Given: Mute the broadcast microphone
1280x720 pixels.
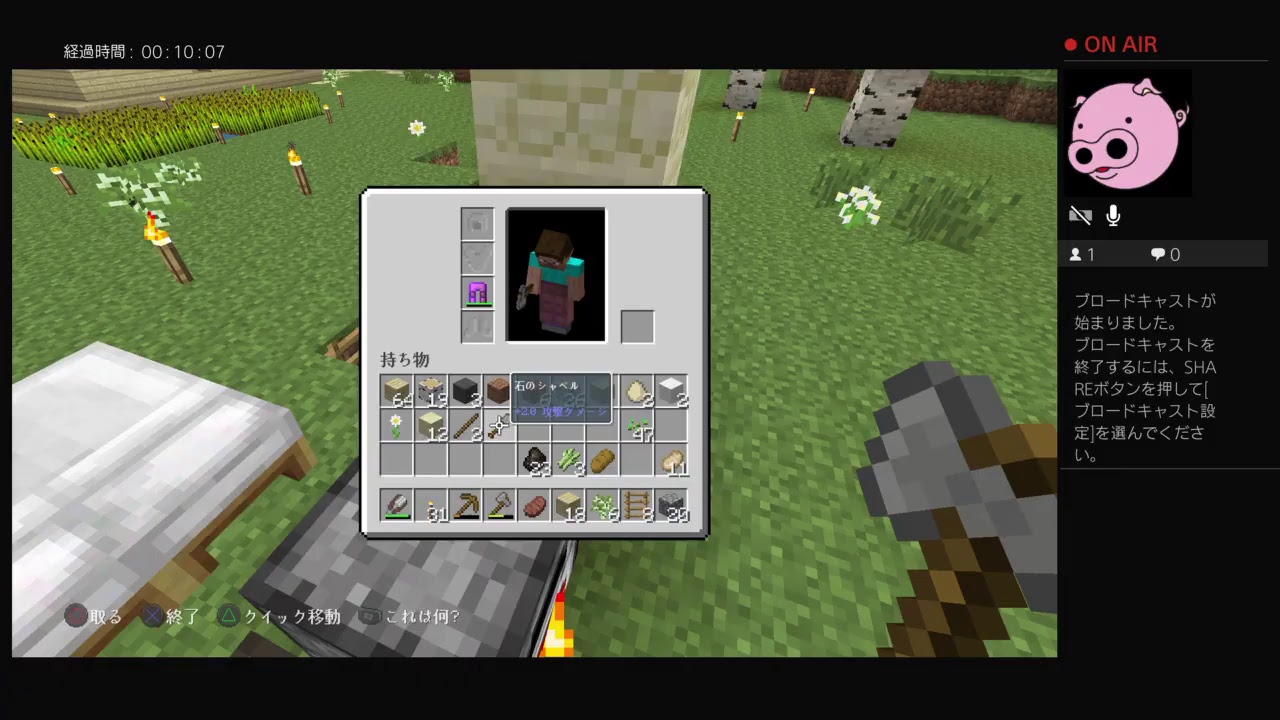Looking at the screenshot, I should 1112,215.
